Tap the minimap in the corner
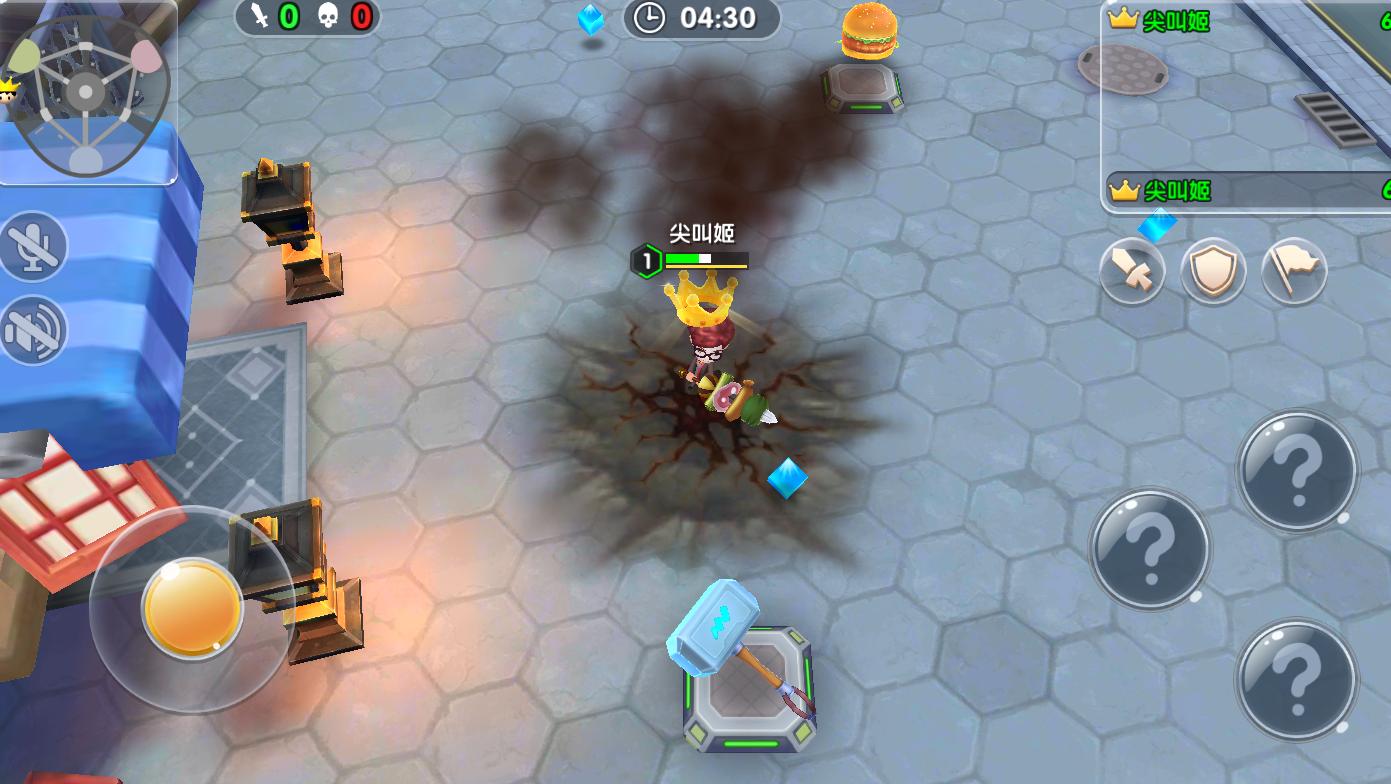 pos(88,94)
